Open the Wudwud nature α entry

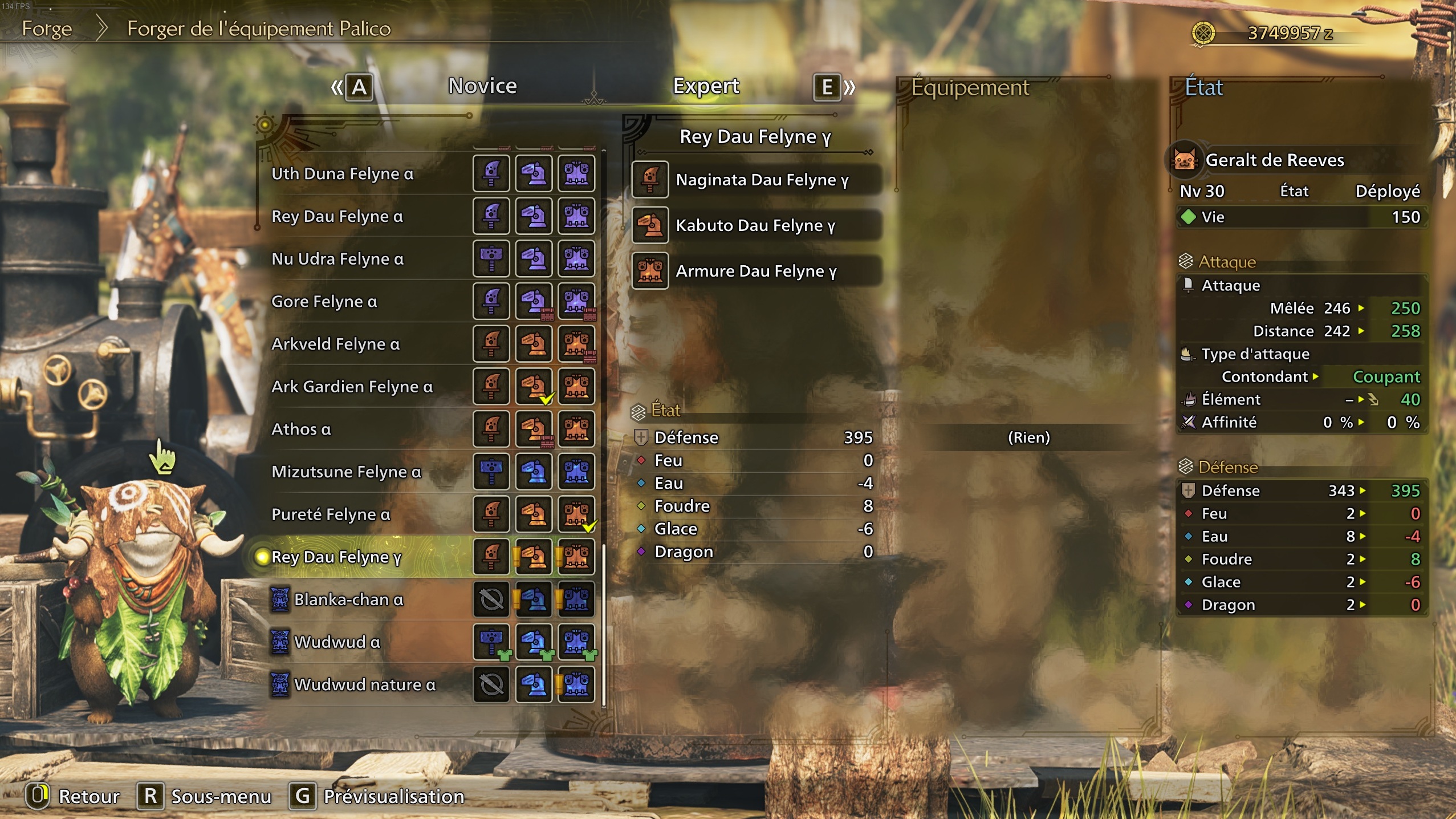(364, 684)
